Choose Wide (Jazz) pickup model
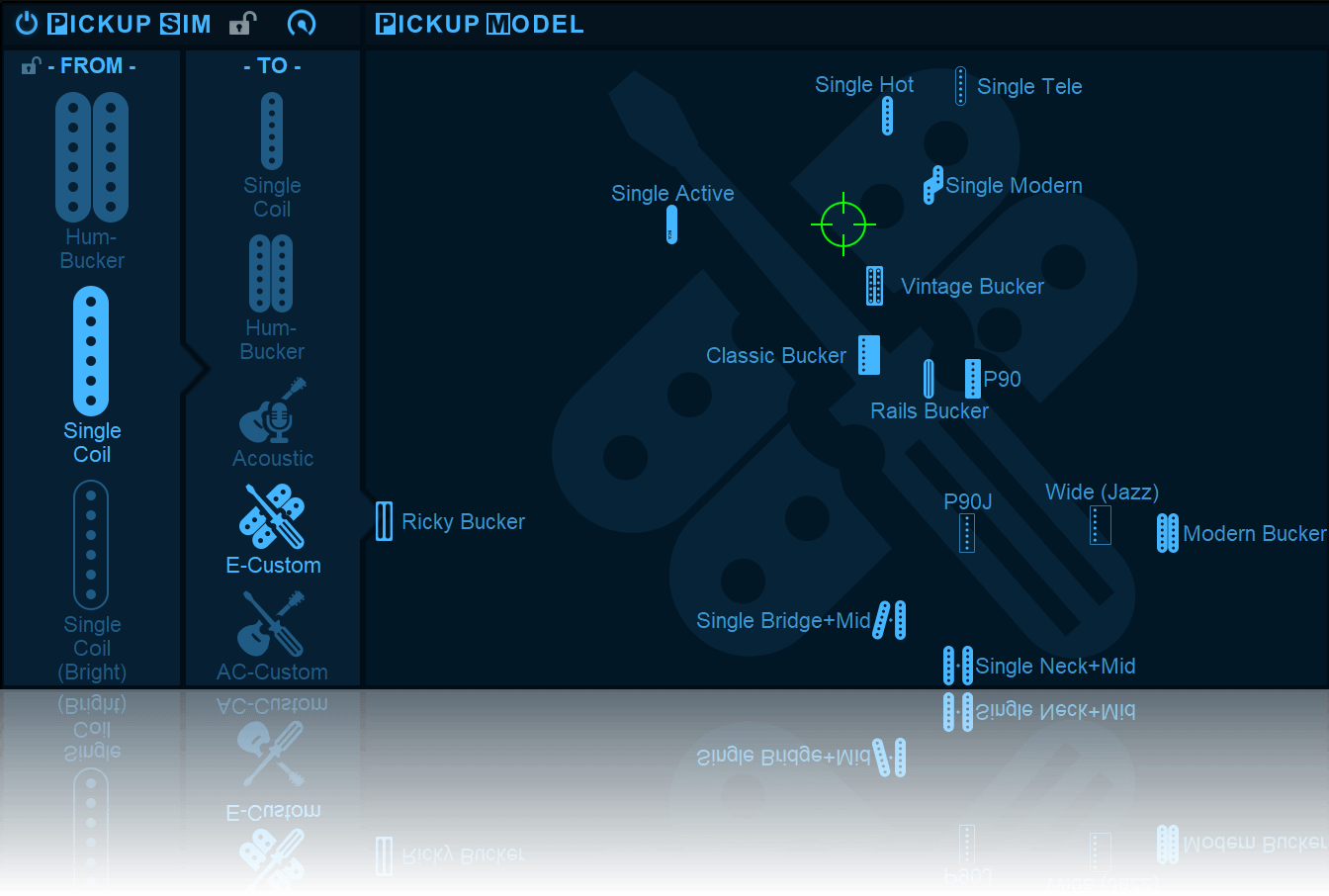The height and width of the screenshot is (896, 1329). click(x=1101, y=524)
